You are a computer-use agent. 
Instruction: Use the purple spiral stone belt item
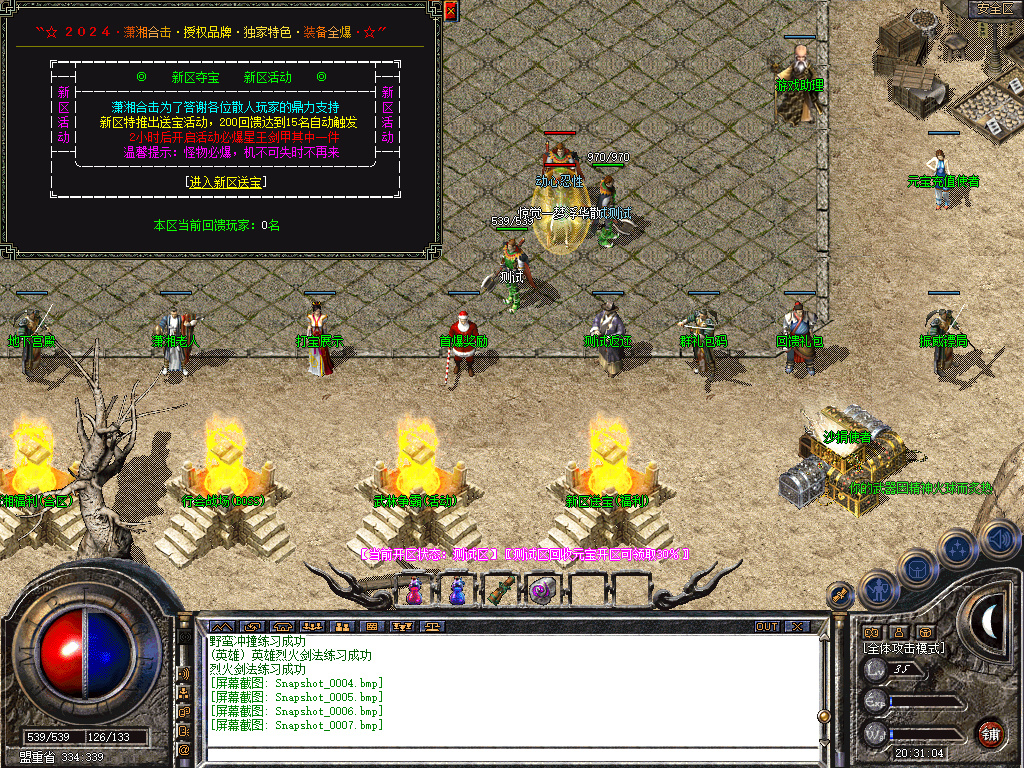543,591
